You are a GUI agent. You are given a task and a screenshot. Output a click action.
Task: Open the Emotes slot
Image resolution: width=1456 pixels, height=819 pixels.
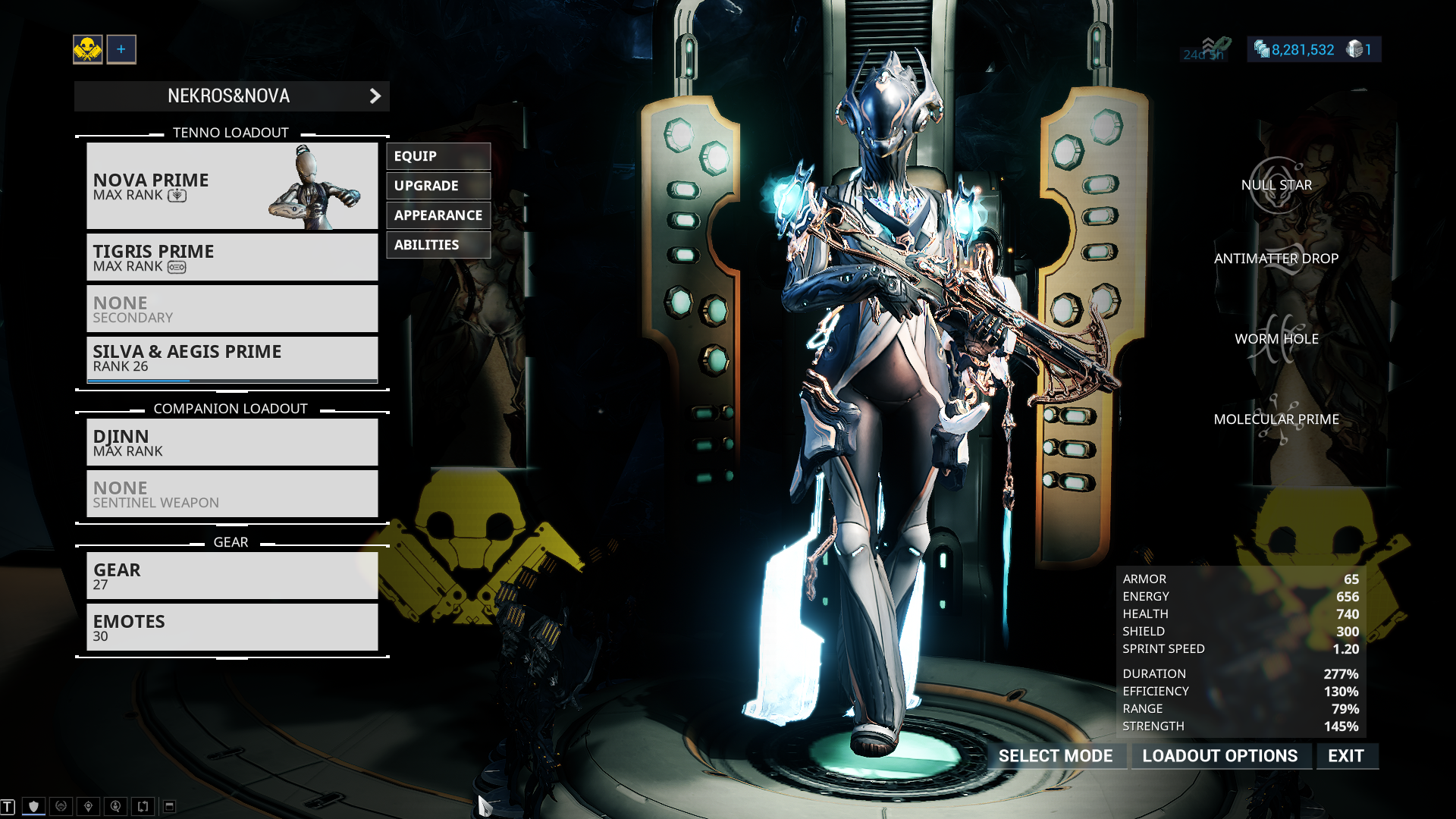pos(231,628)
